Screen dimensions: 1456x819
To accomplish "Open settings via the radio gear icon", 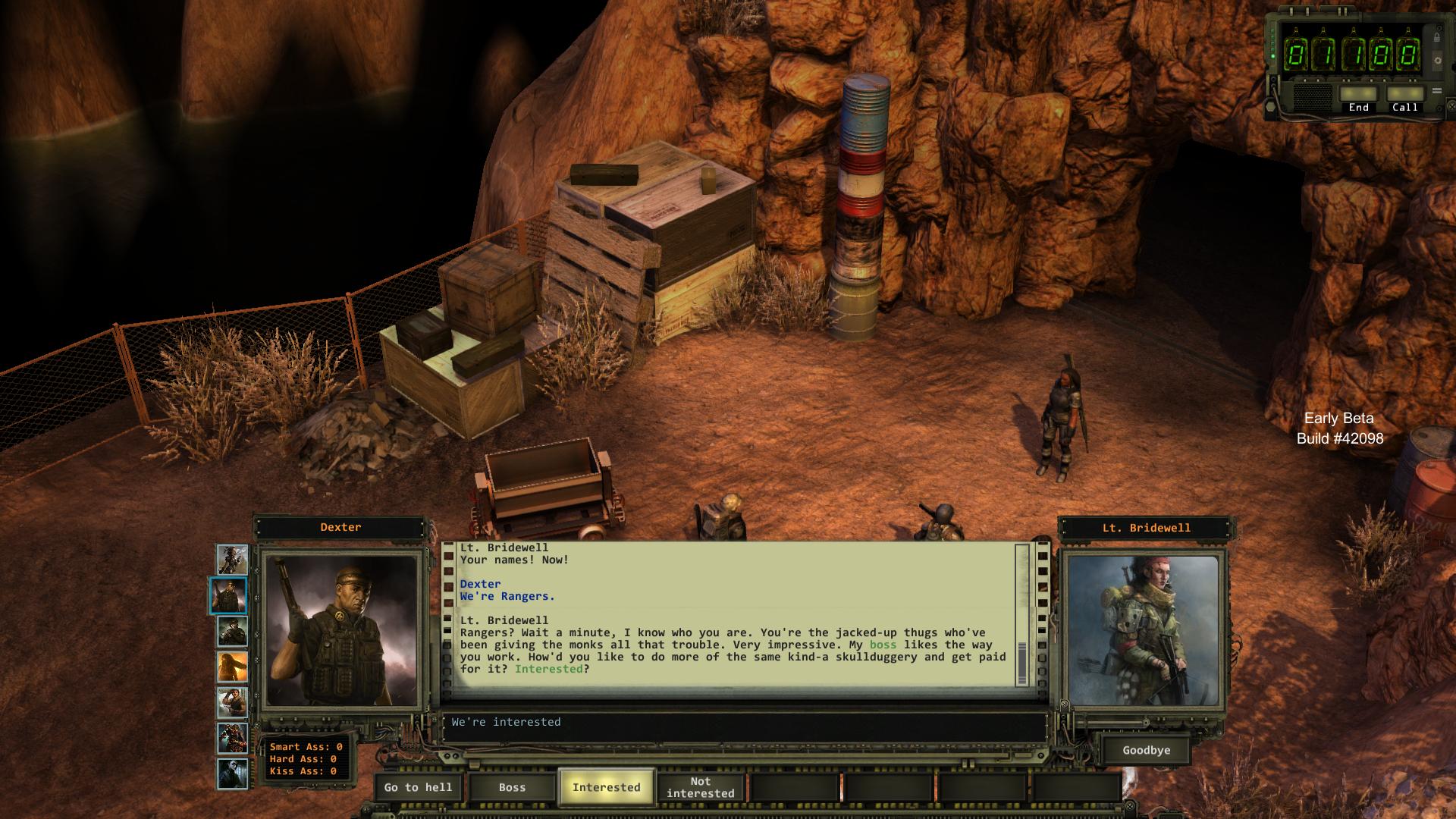I will 1436,61.
